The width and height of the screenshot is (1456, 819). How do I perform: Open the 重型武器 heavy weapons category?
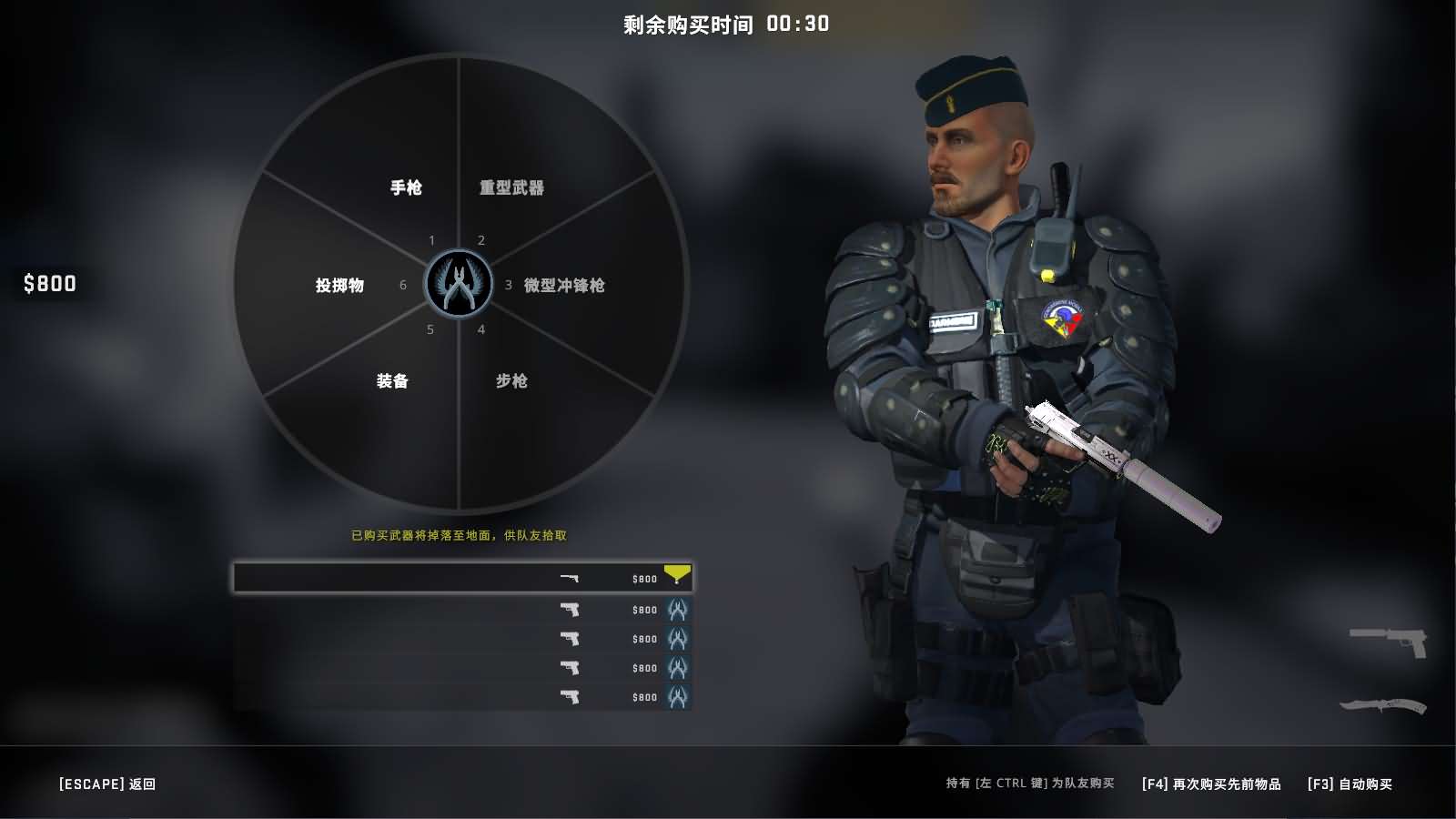pyautogui.click(x=511, y=187)
